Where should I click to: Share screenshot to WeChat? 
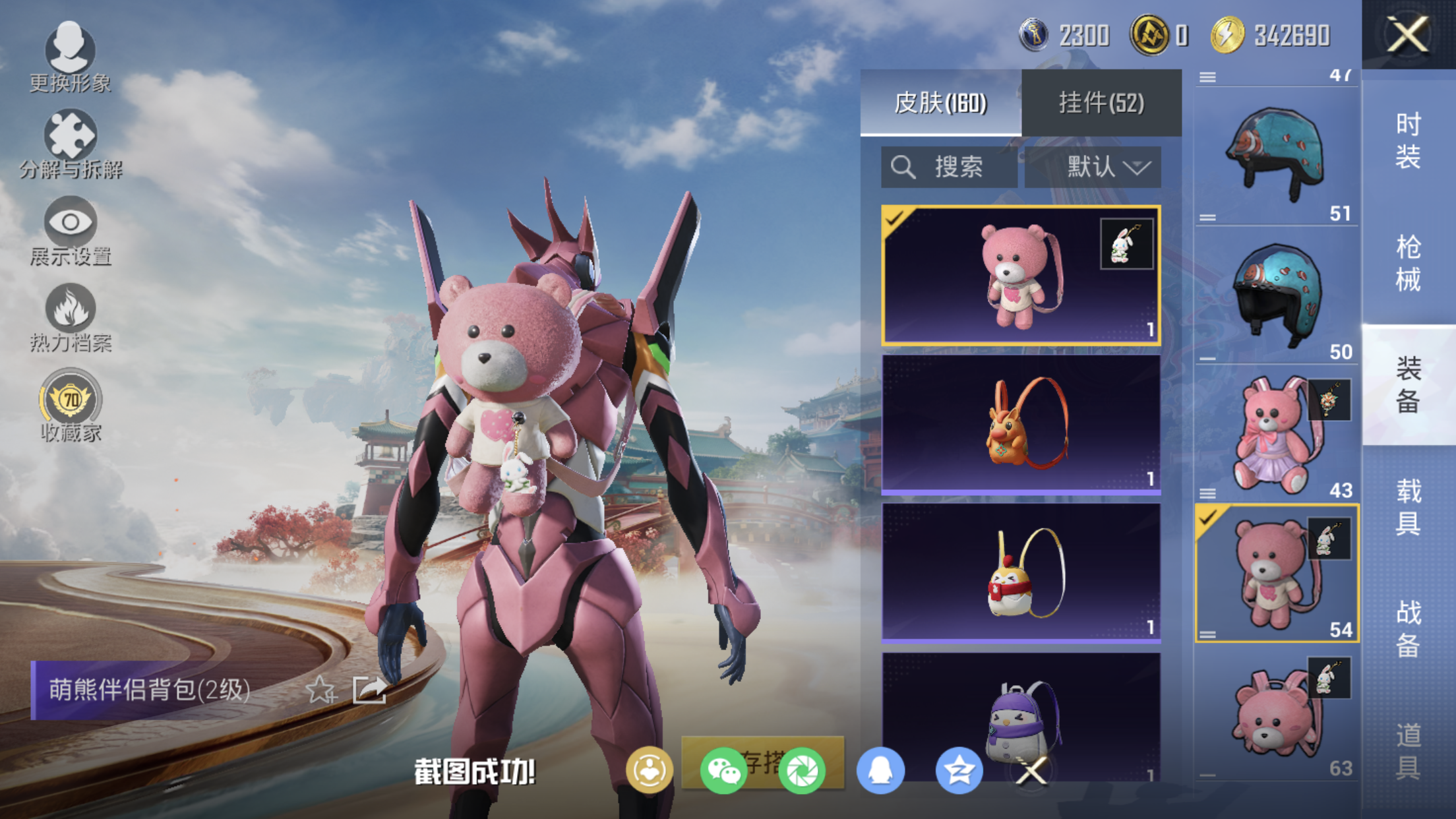click(x=723, y=770)
